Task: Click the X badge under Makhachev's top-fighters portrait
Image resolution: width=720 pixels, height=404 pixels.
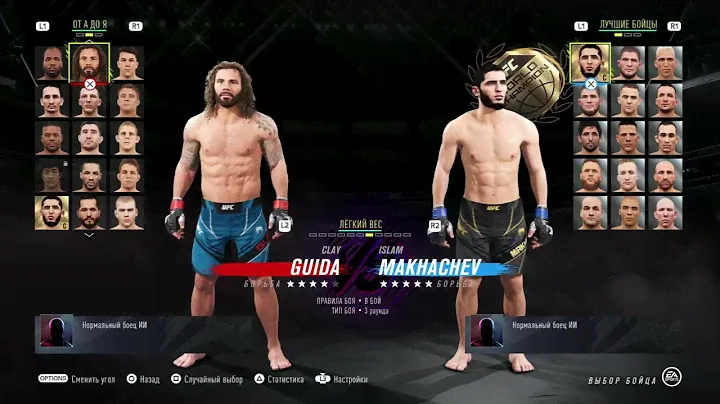Action: pos(590,85)
